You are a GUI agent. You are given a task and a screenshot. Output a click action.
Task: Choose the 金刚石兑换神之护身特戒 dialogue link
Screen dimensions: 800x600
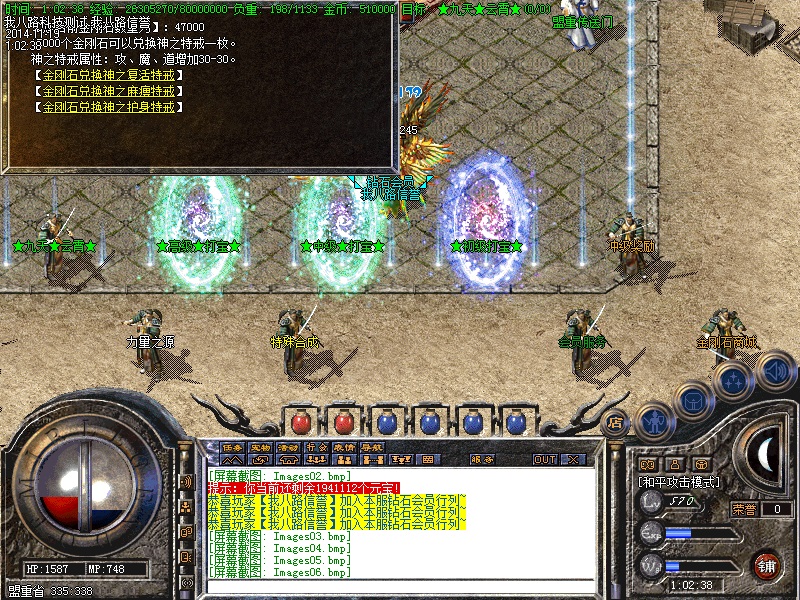108,106
